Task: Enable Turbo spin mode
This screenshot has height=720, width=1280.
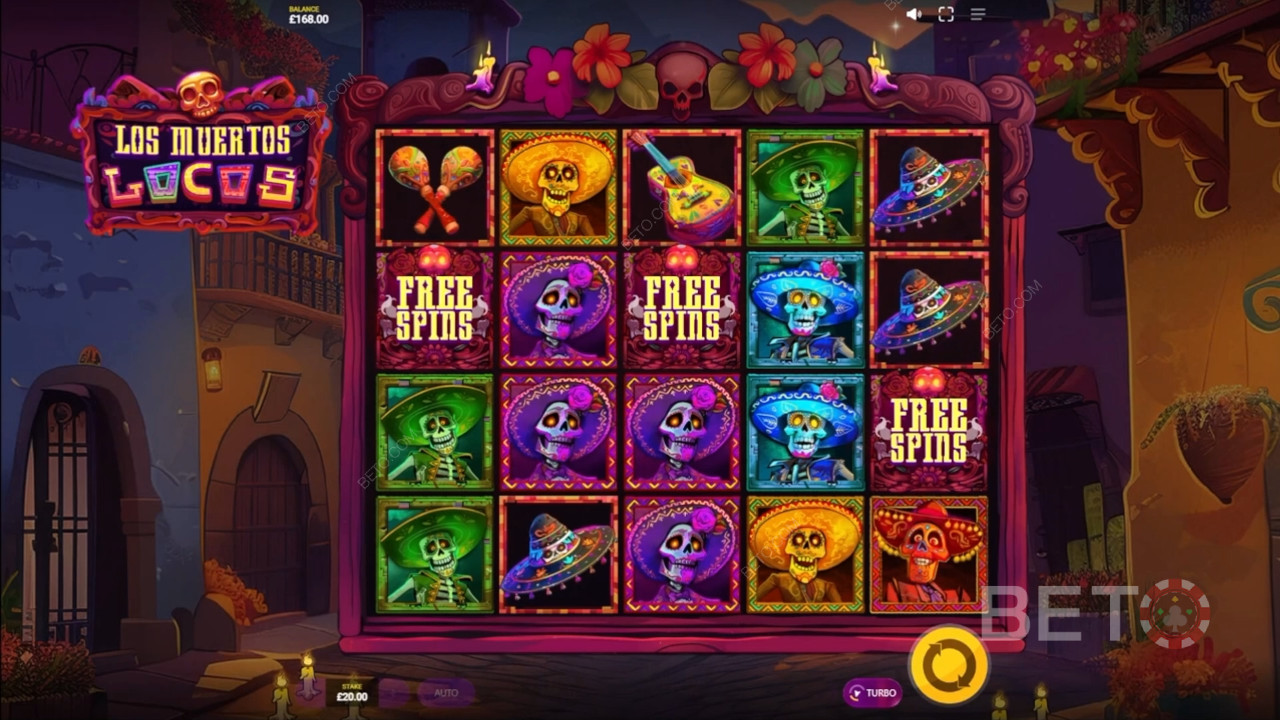Action: [872, 692]
